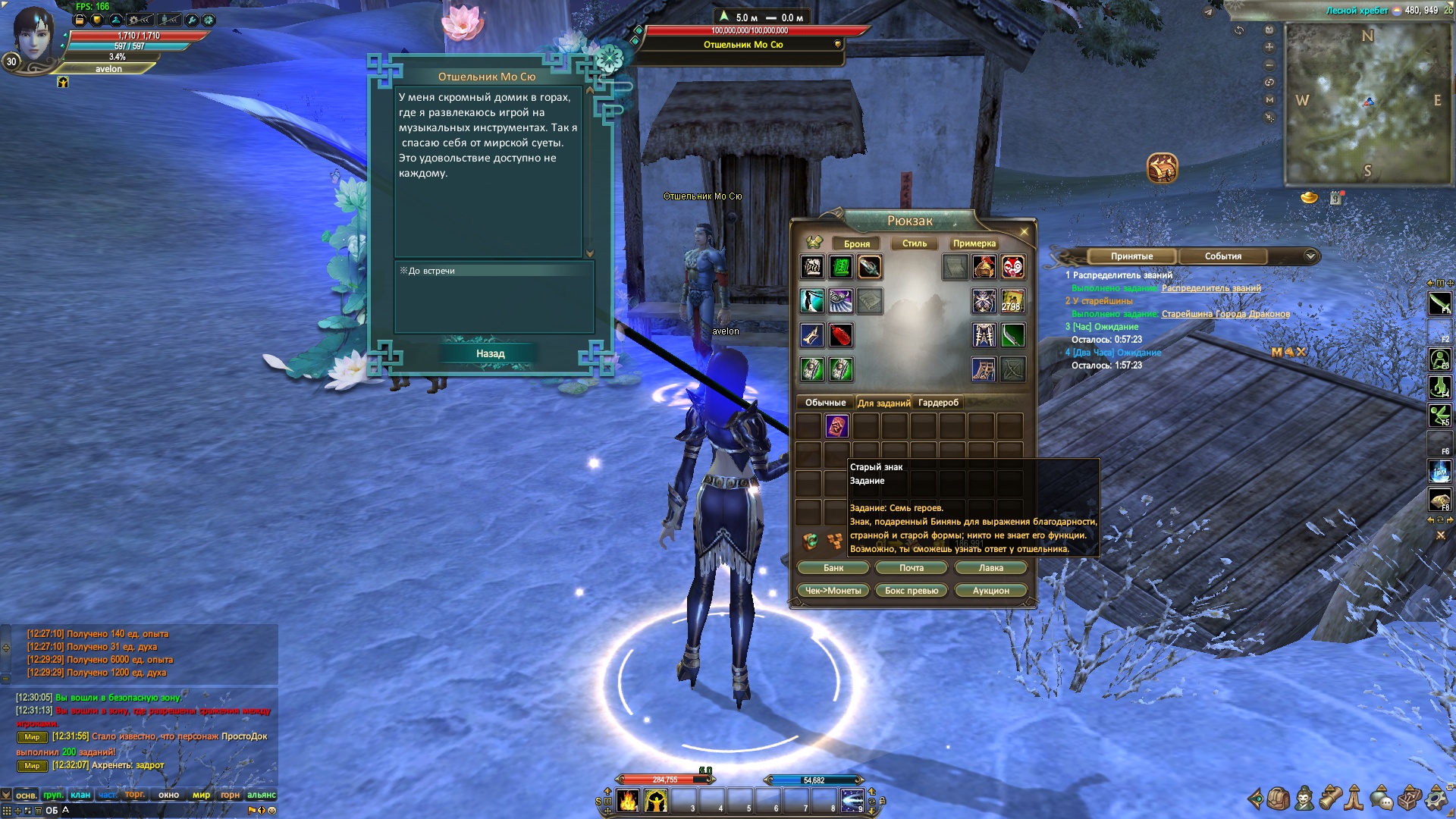Open the Бокс превью button
This screenshot has height=819, width=1456.
tap(912, 591)
